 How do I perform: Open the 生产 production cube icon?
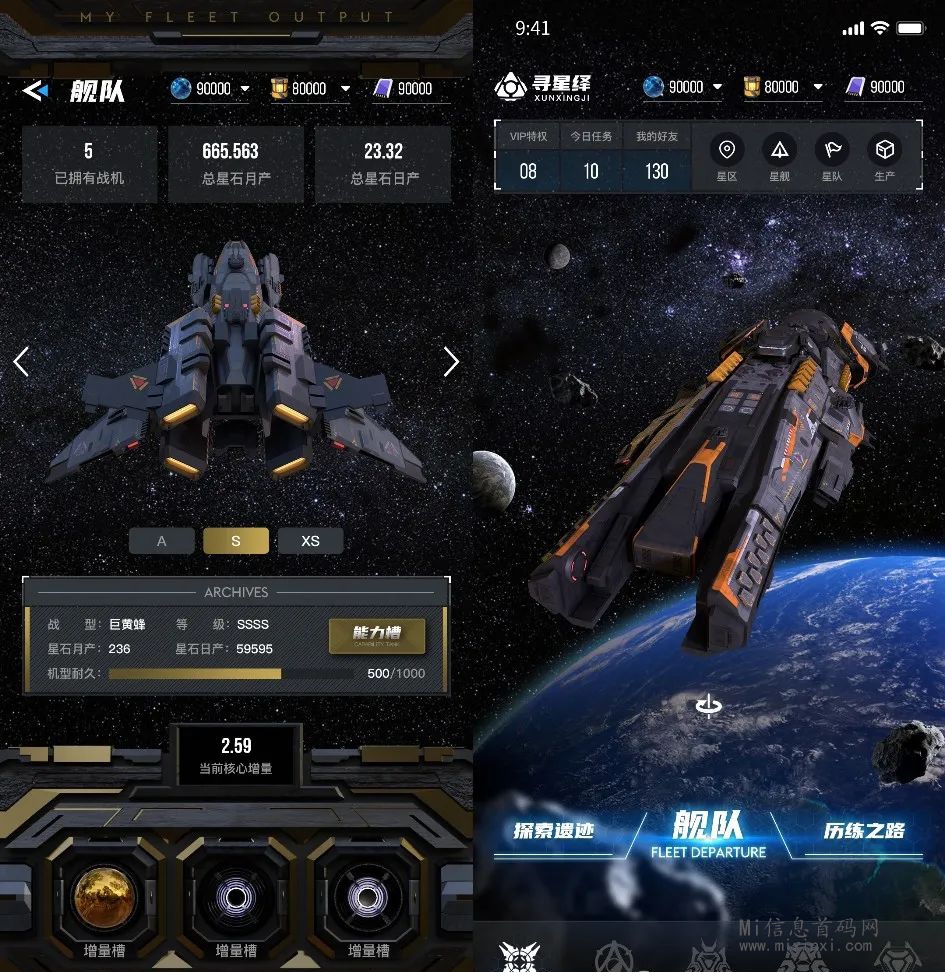click(x=885, y=157)
